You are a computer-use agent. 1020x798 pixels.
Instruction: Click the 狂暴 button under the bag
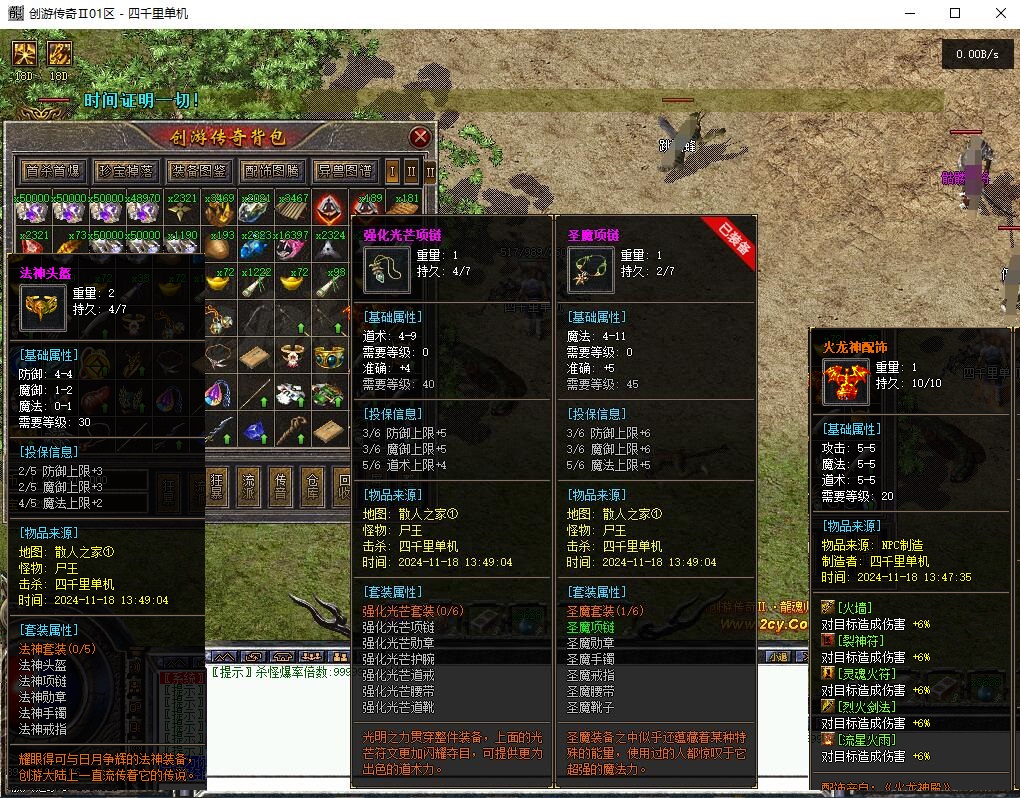[x=217, y=487]
